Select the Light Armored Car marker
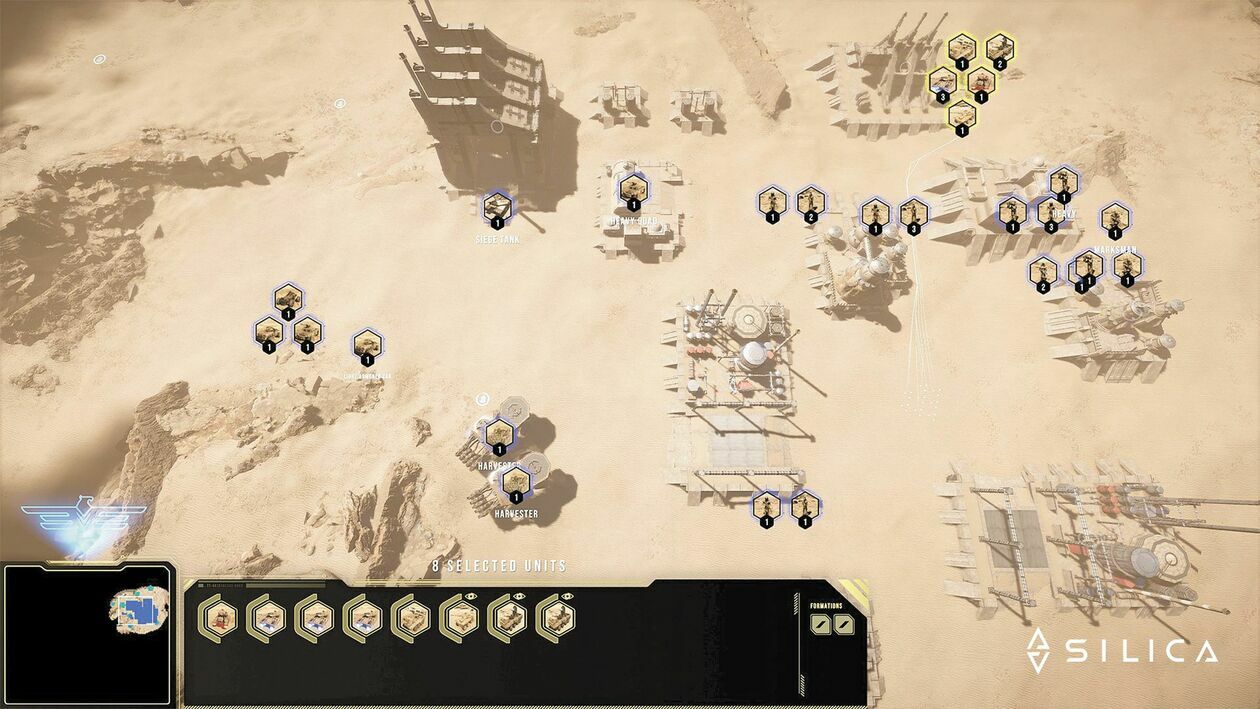This screenshot has width=1260, height=709. 367,345
